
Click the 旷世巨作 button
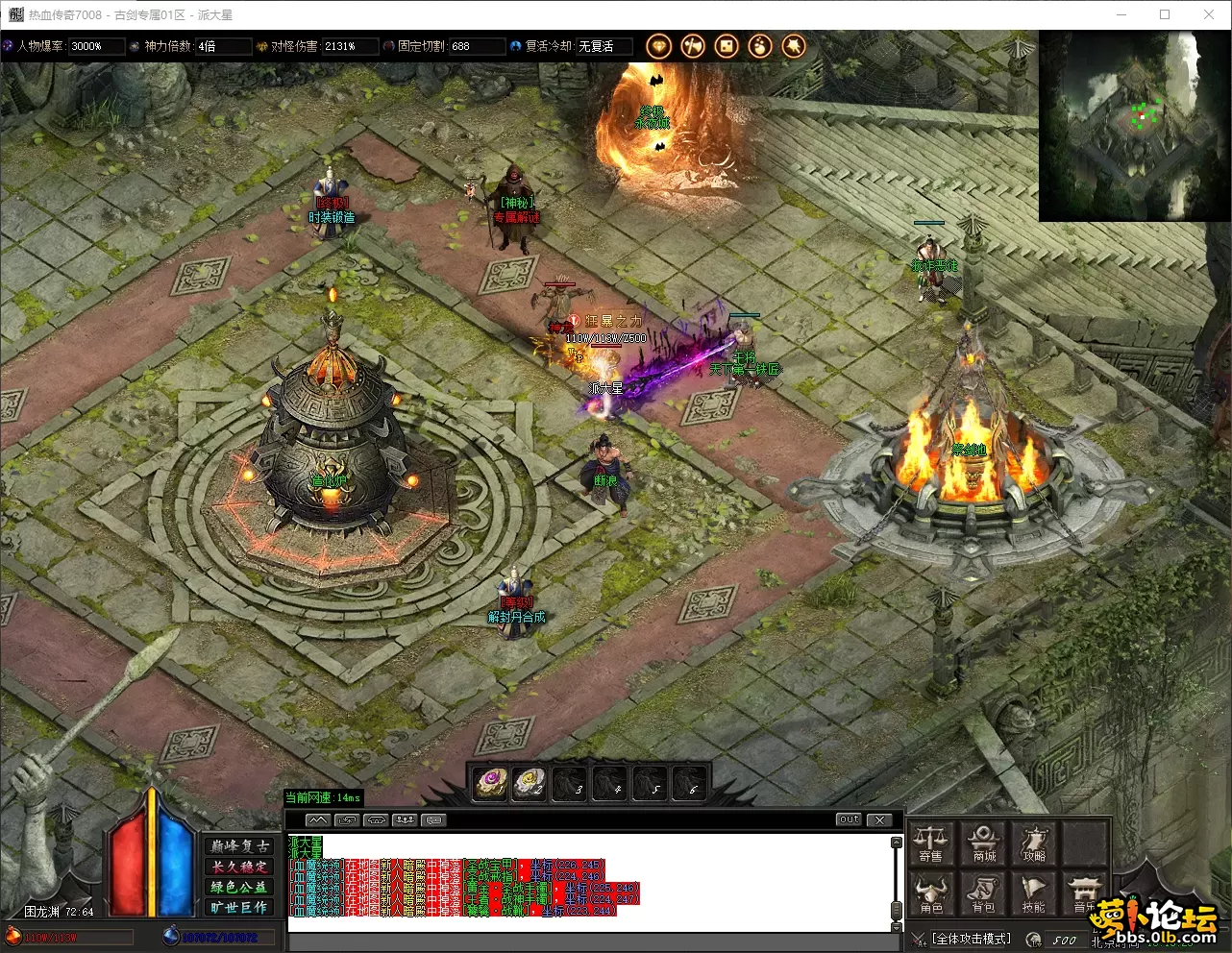pyautogui.click(x=240, y=907)
